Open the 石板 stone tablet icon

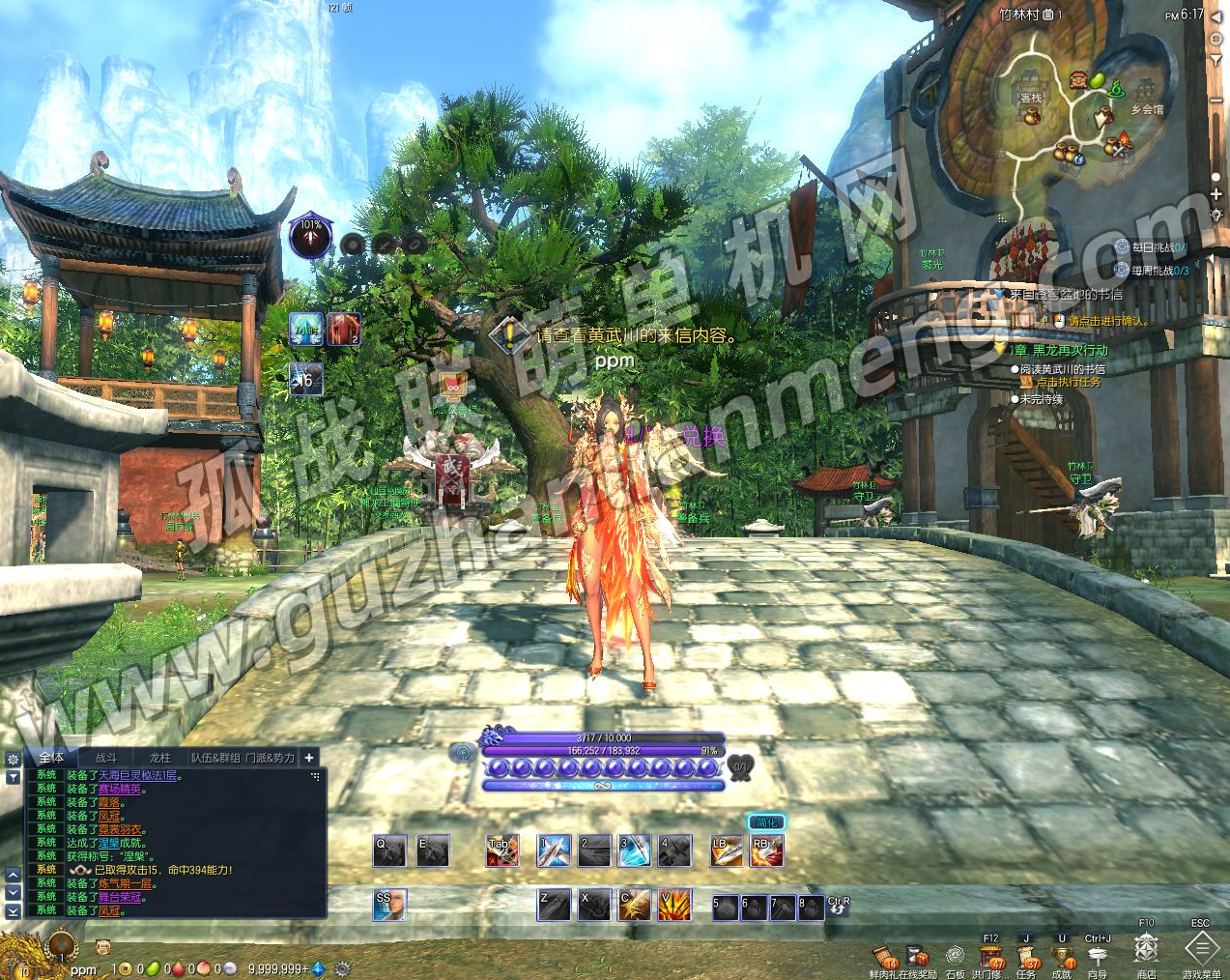955,957
